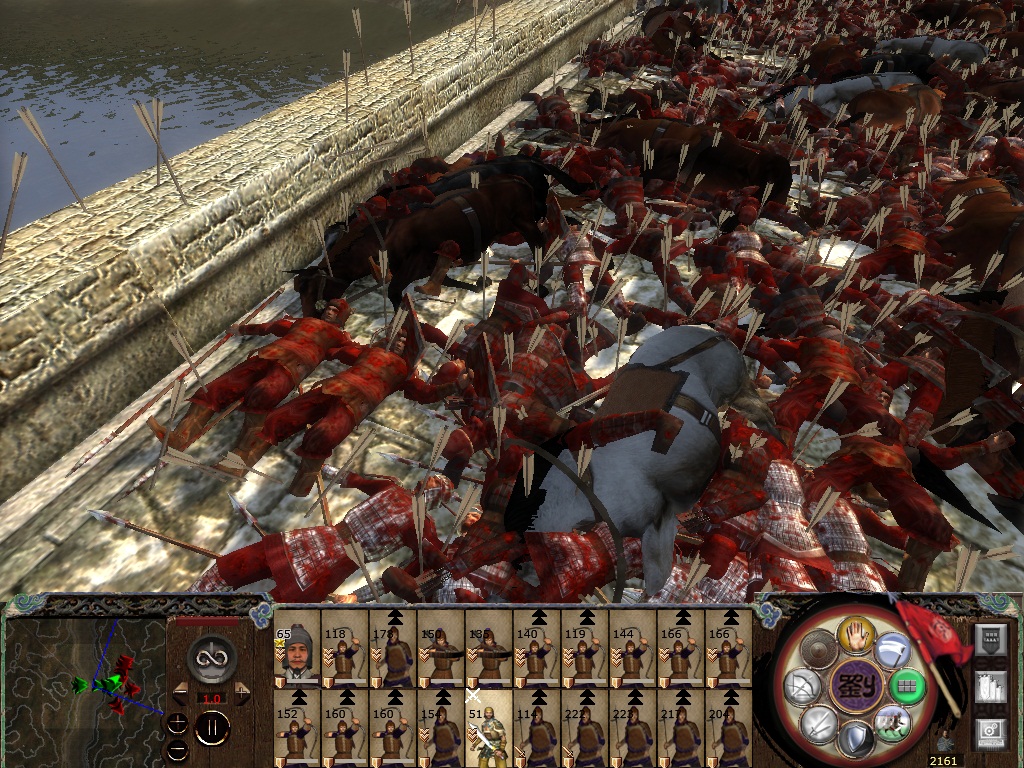Toggle guard mode shield icon

click(x=856, y=741)
